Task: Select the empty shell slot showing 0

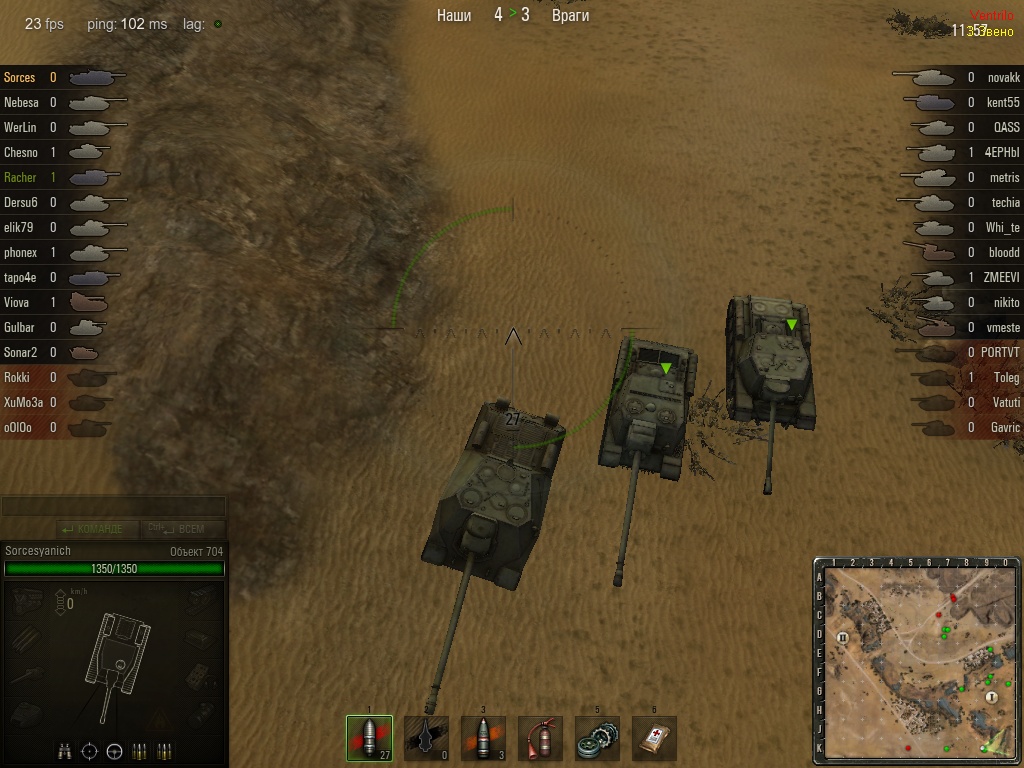Action: pyautogui.click(x=426, y=738)
